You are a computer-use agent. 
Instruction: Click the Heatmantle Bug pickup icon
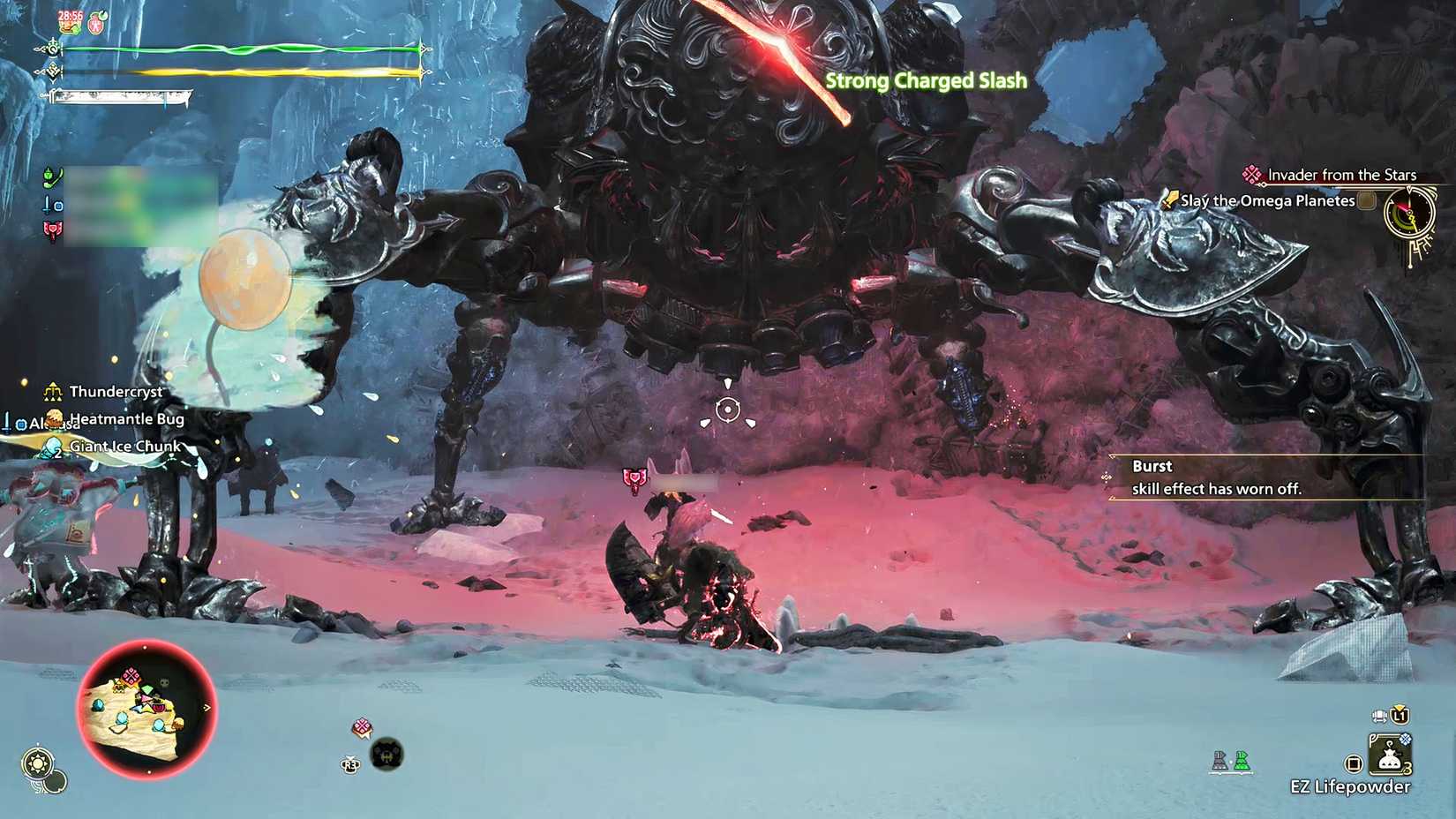53,418
